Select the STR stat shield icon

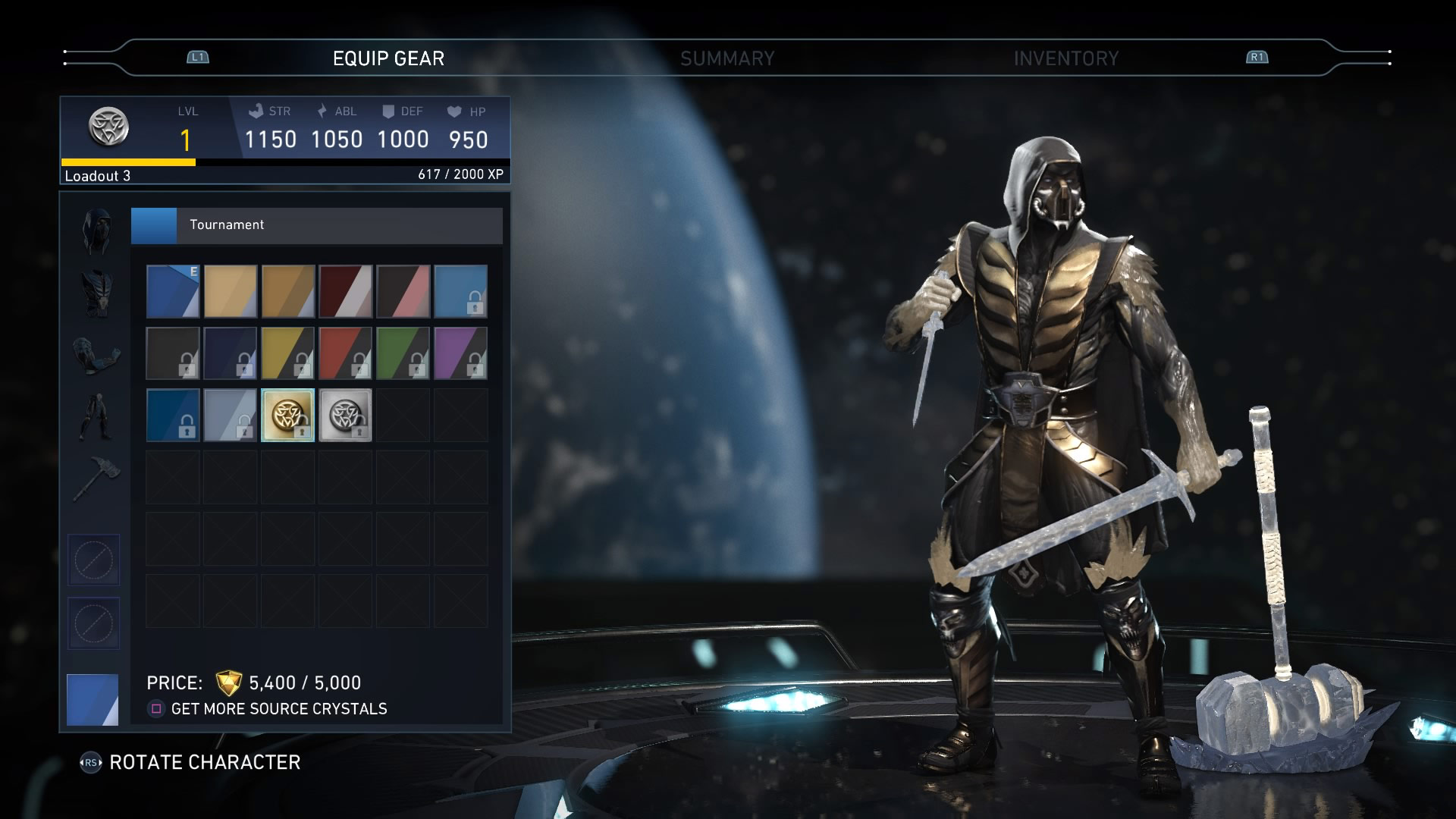click(x=255, y=111)
